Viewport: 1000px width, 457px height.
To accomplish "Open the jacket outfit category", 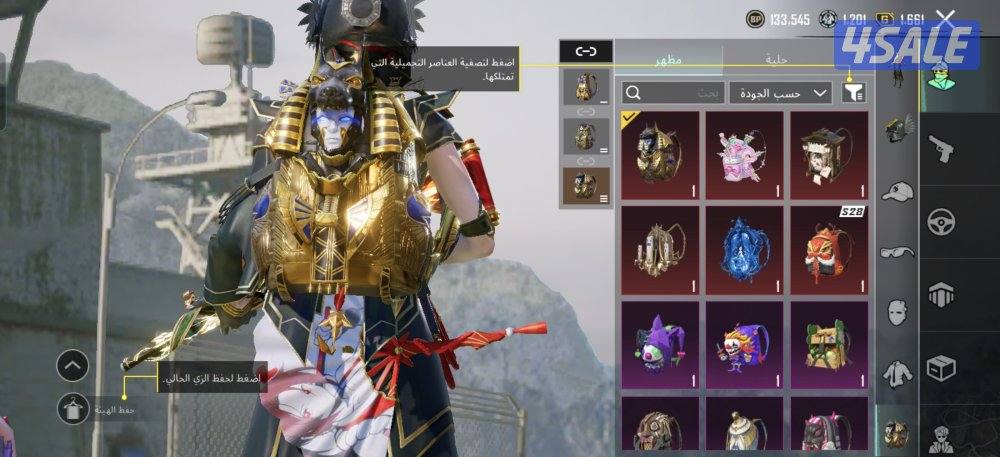I will (897, 374).
